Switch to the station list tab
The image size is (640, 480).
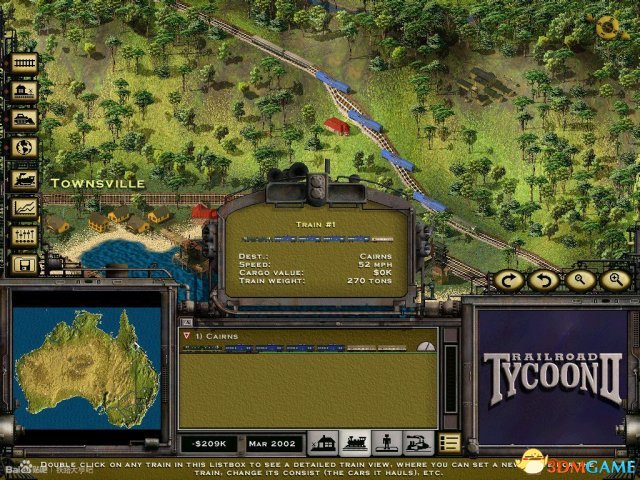(322, 442)
